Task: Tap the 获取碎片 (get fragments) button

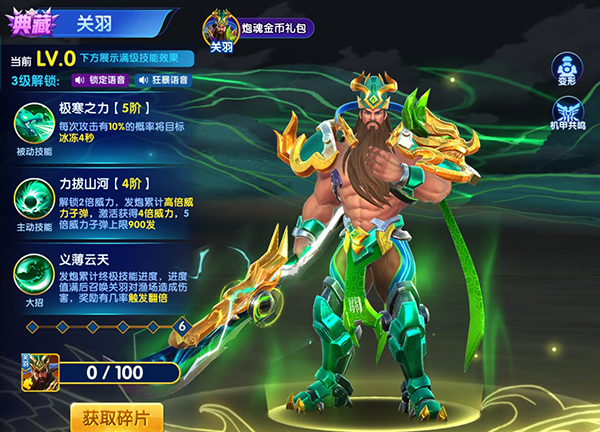Action: point(117,417)
